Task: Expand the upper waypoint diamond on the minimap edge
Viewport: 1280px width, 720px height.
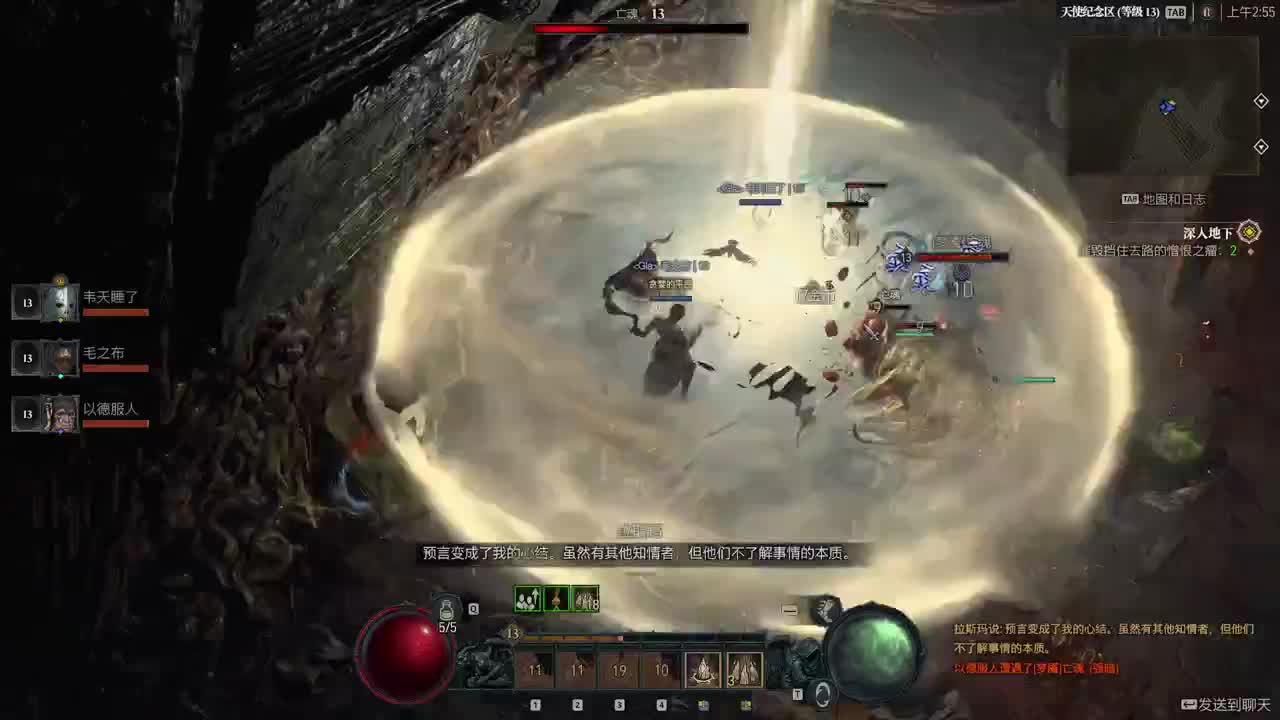Action: point(1262,101)
